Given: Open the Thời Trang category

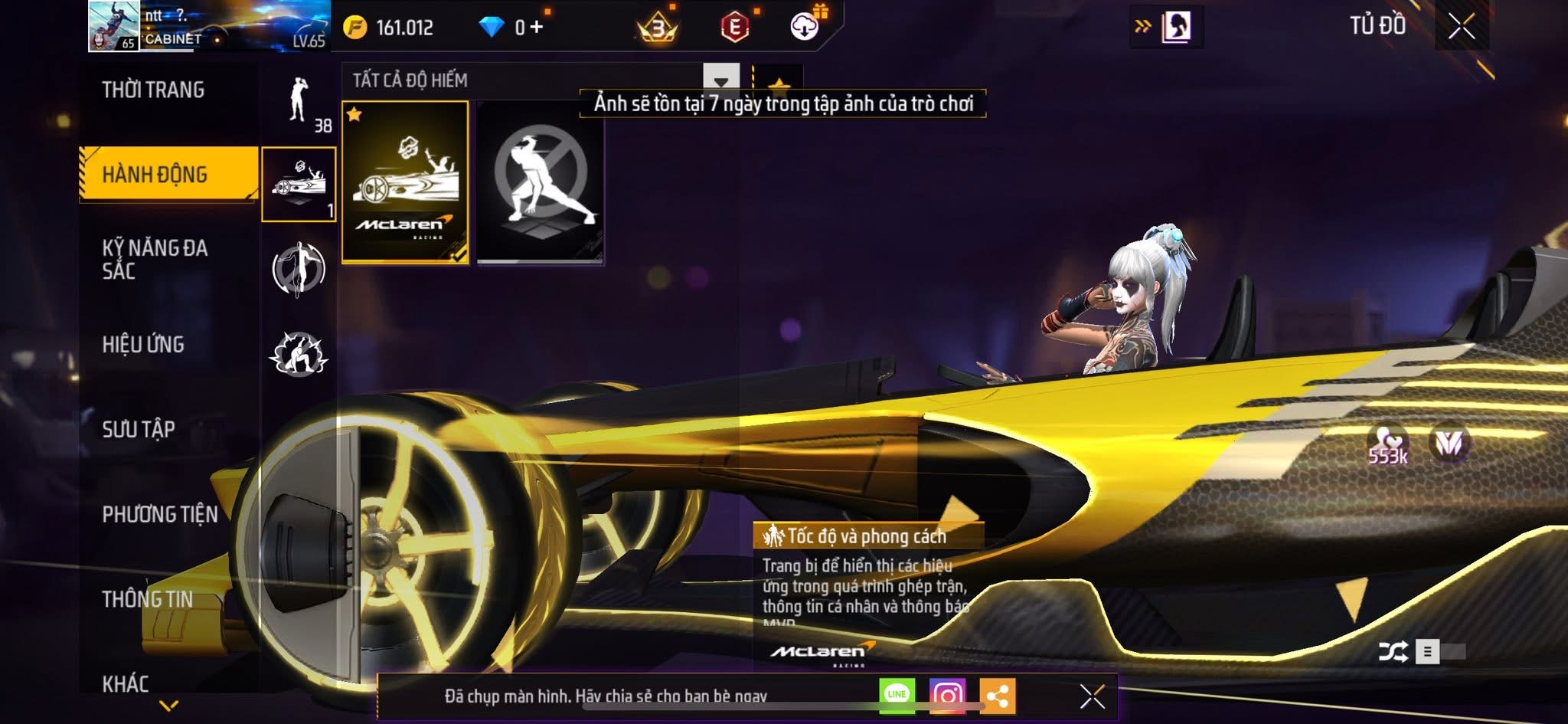Looking at the screenshot, I should (153, 90).
